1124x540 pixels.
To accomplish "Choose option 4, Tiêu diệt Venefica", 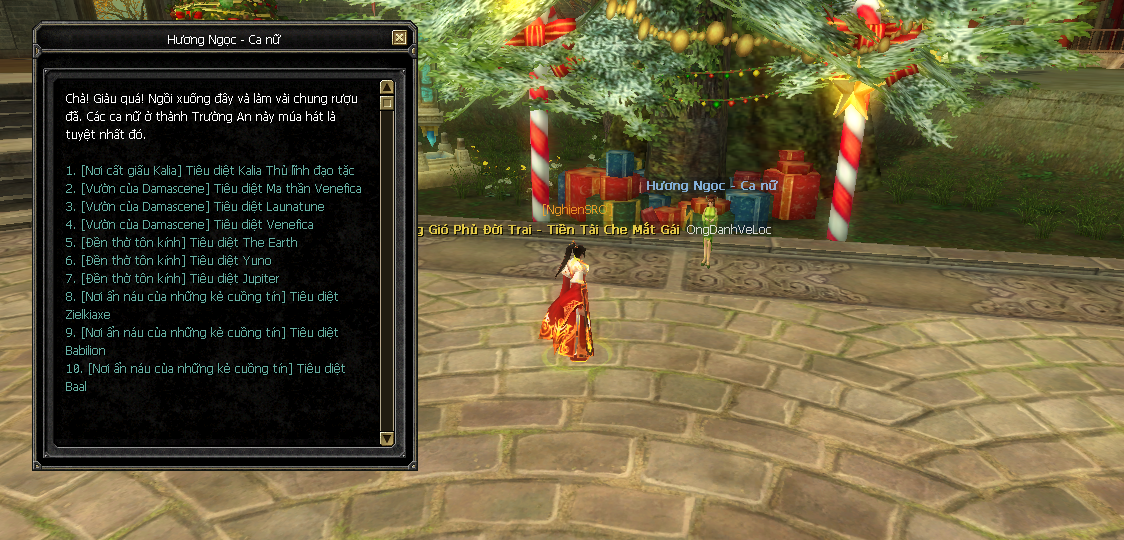I will click(x=189, y=225).
